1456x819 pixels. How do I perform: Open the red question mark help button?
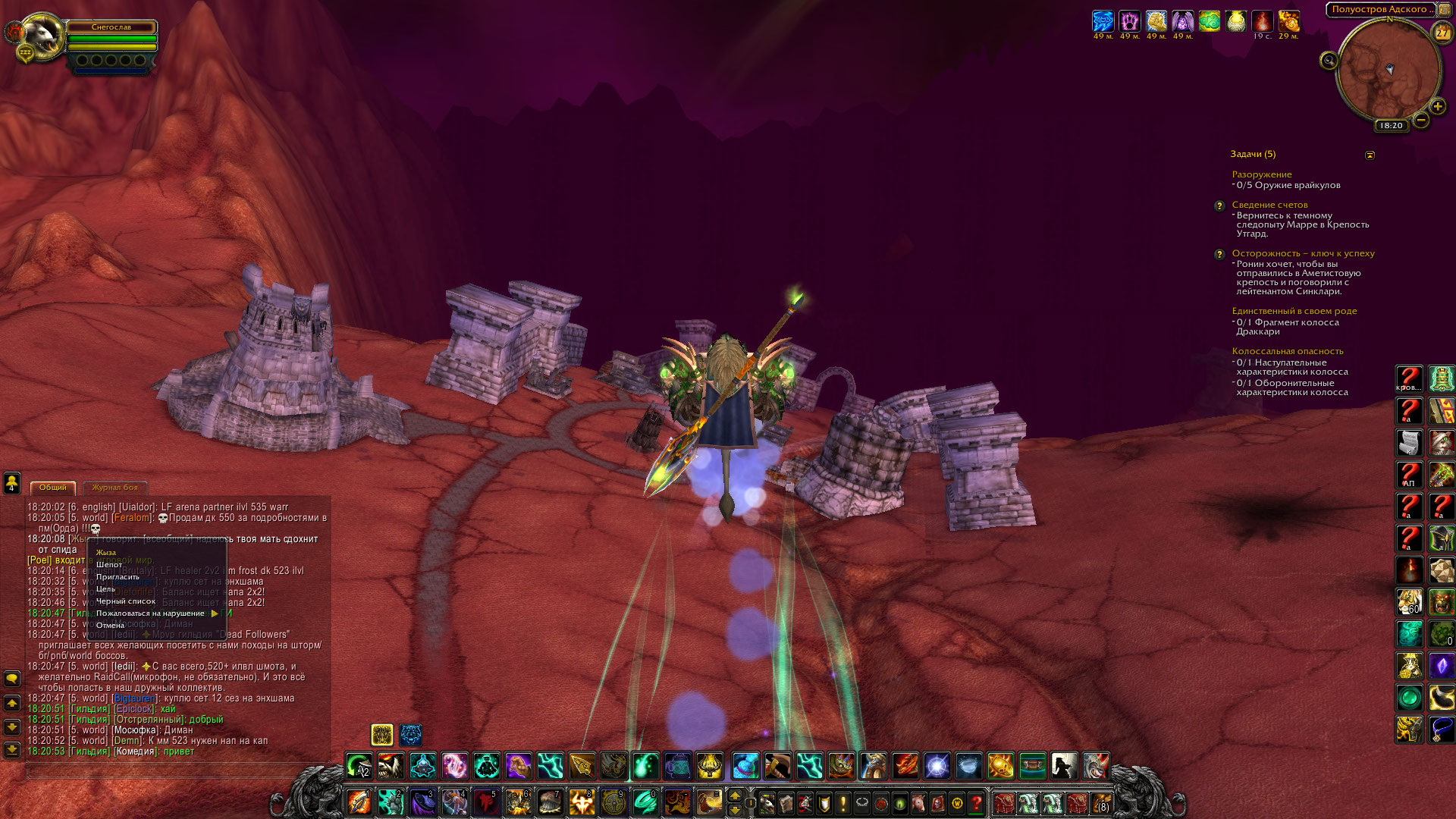(x=977, y=802)
